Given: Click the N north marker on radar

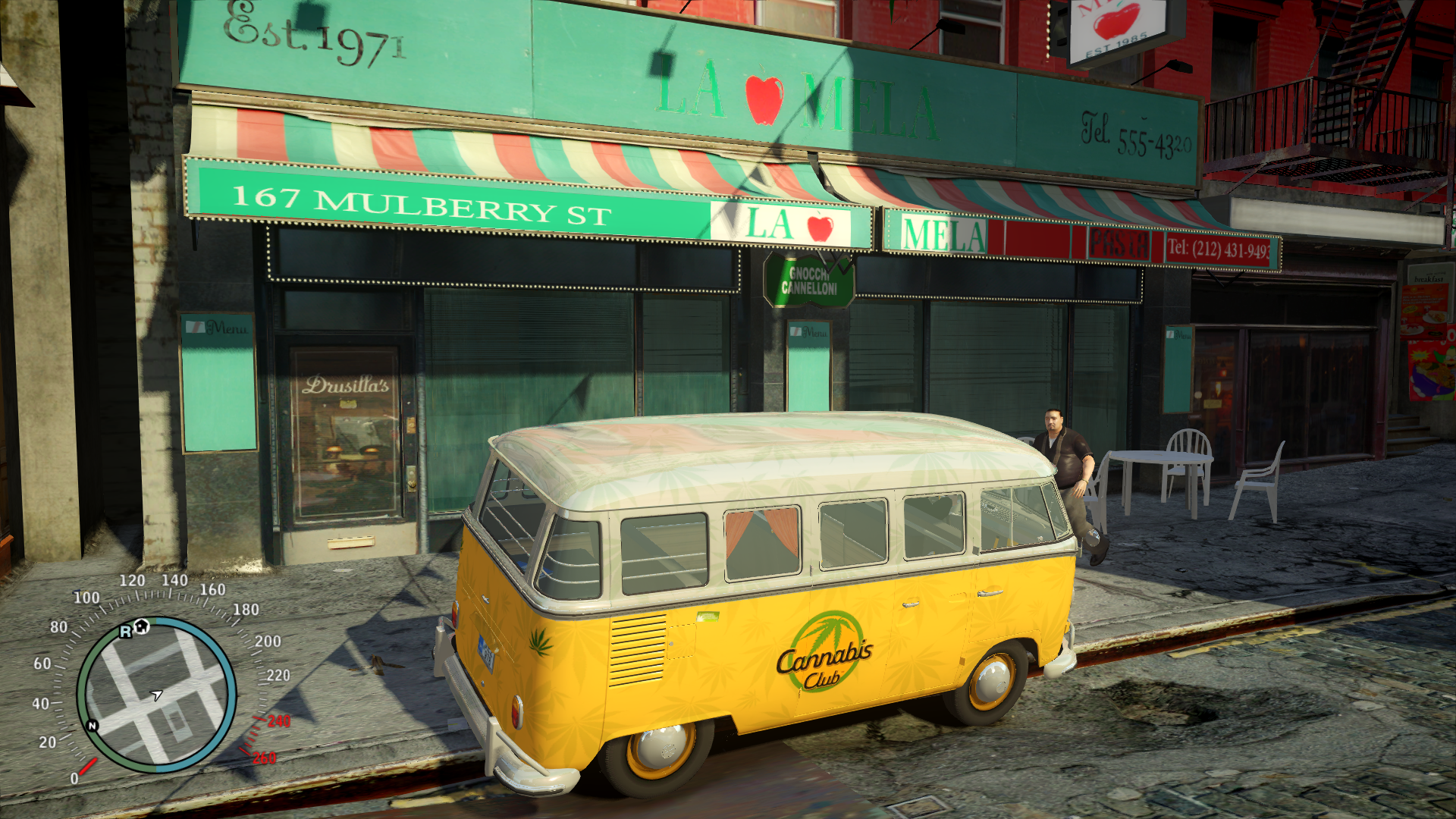Looking at the screenshot, I should point(93,726).
